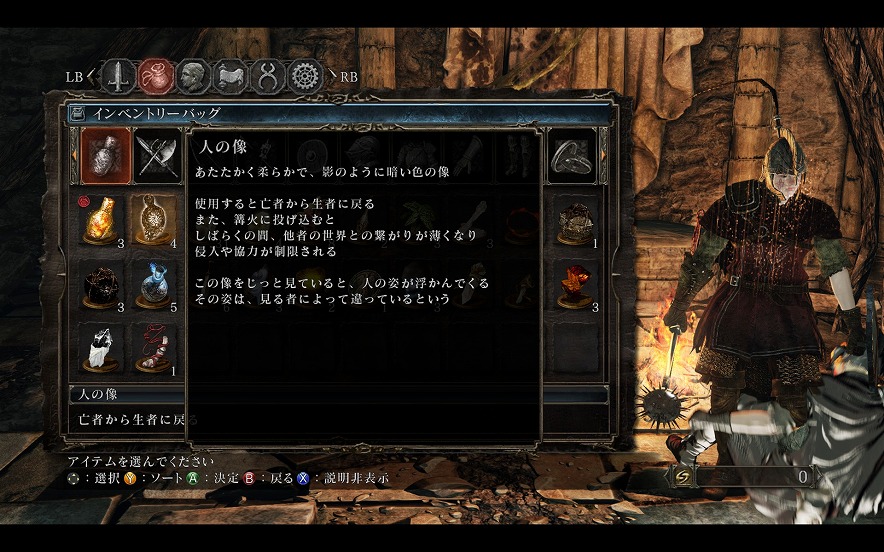Select the crossed weapons category

[155, 156]
